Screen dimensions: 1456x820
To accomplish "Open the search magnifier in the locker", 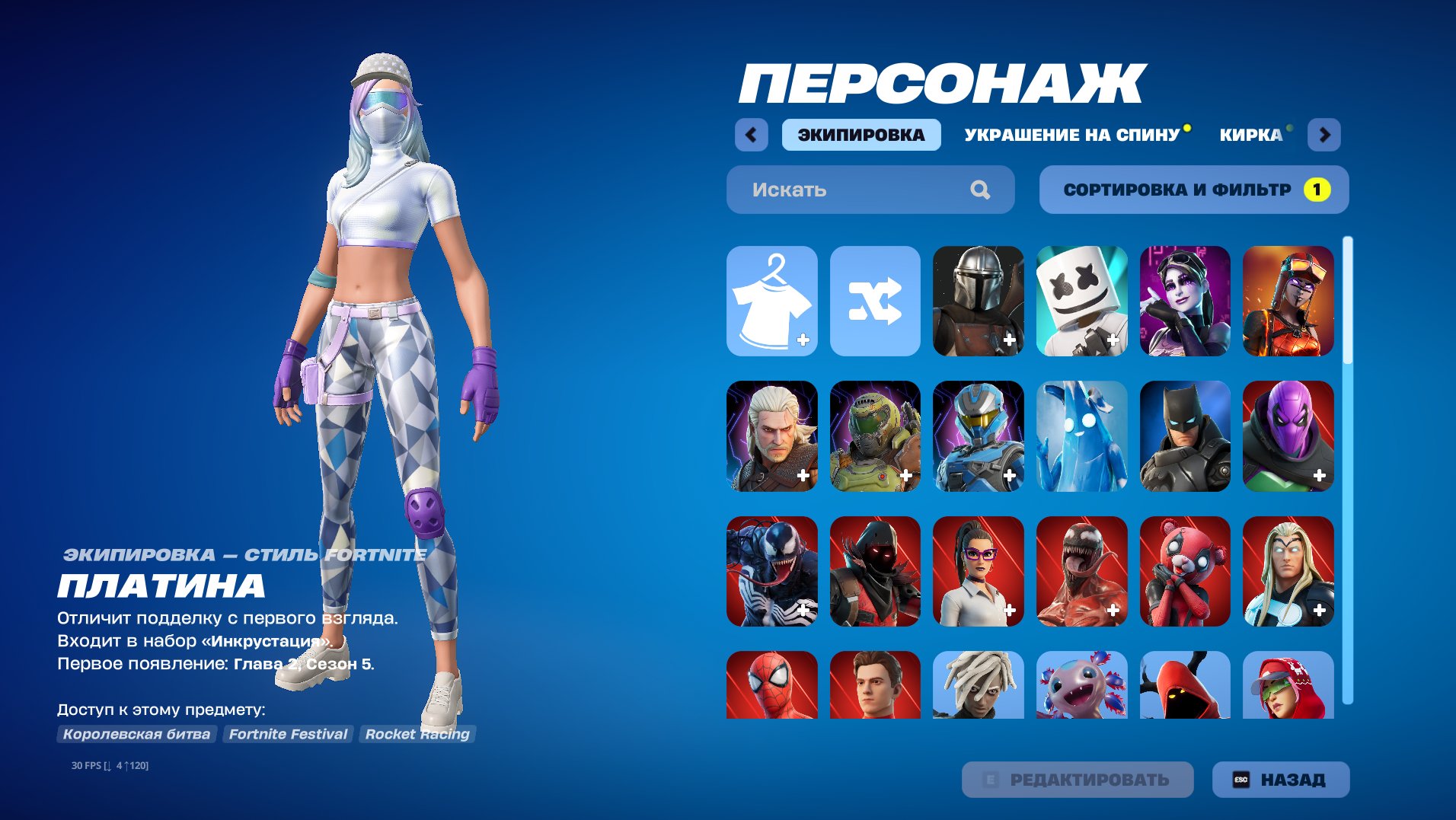I will pos(981,190).
